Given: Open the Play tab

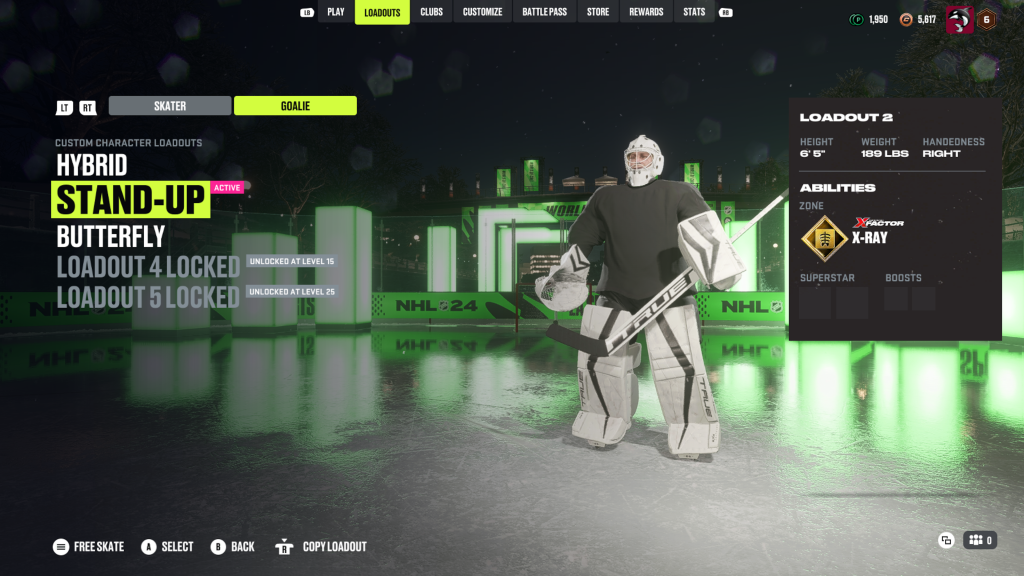Looking at the screenshot, I should coord(336,12).
